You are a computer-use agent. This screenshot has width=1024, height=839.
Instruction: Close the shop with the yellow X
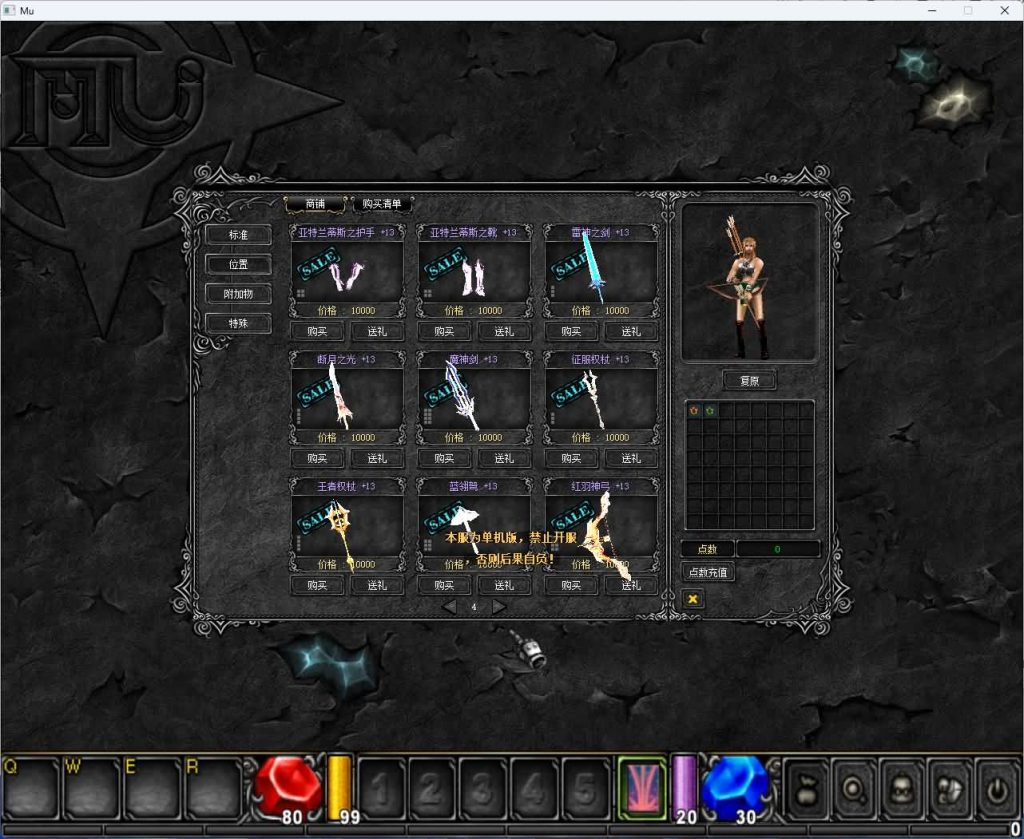[x=692, y=598]
